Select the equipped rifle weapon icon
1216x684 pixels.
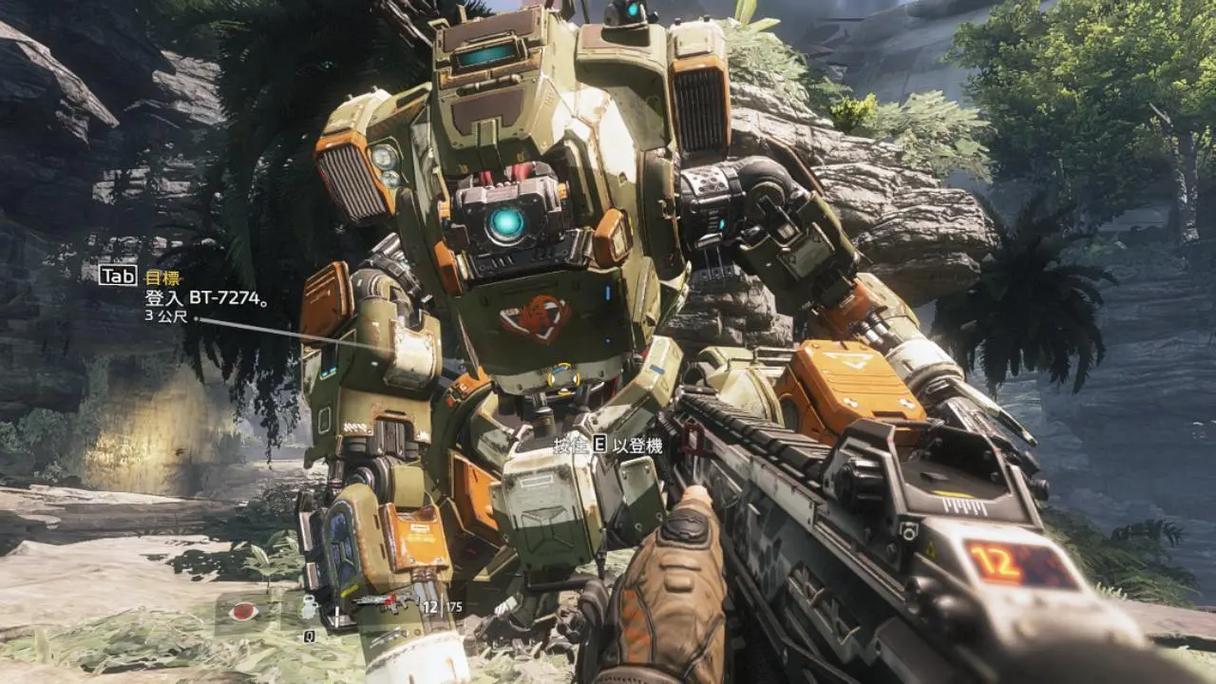point(383,603)
